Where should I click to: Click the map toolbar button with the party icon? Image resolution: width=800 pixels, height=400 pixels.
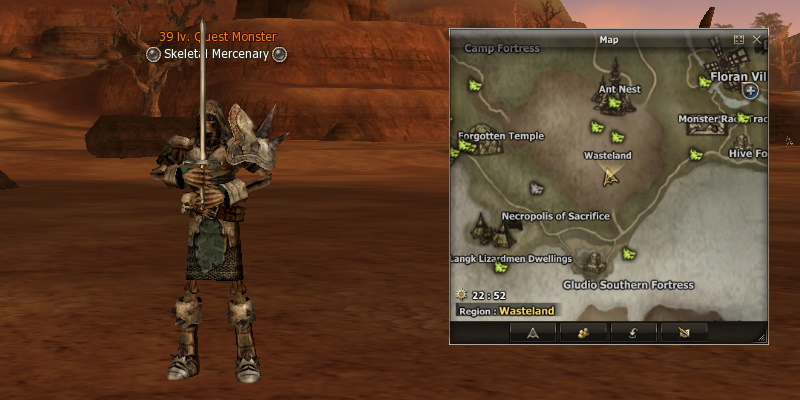(583, 332)
